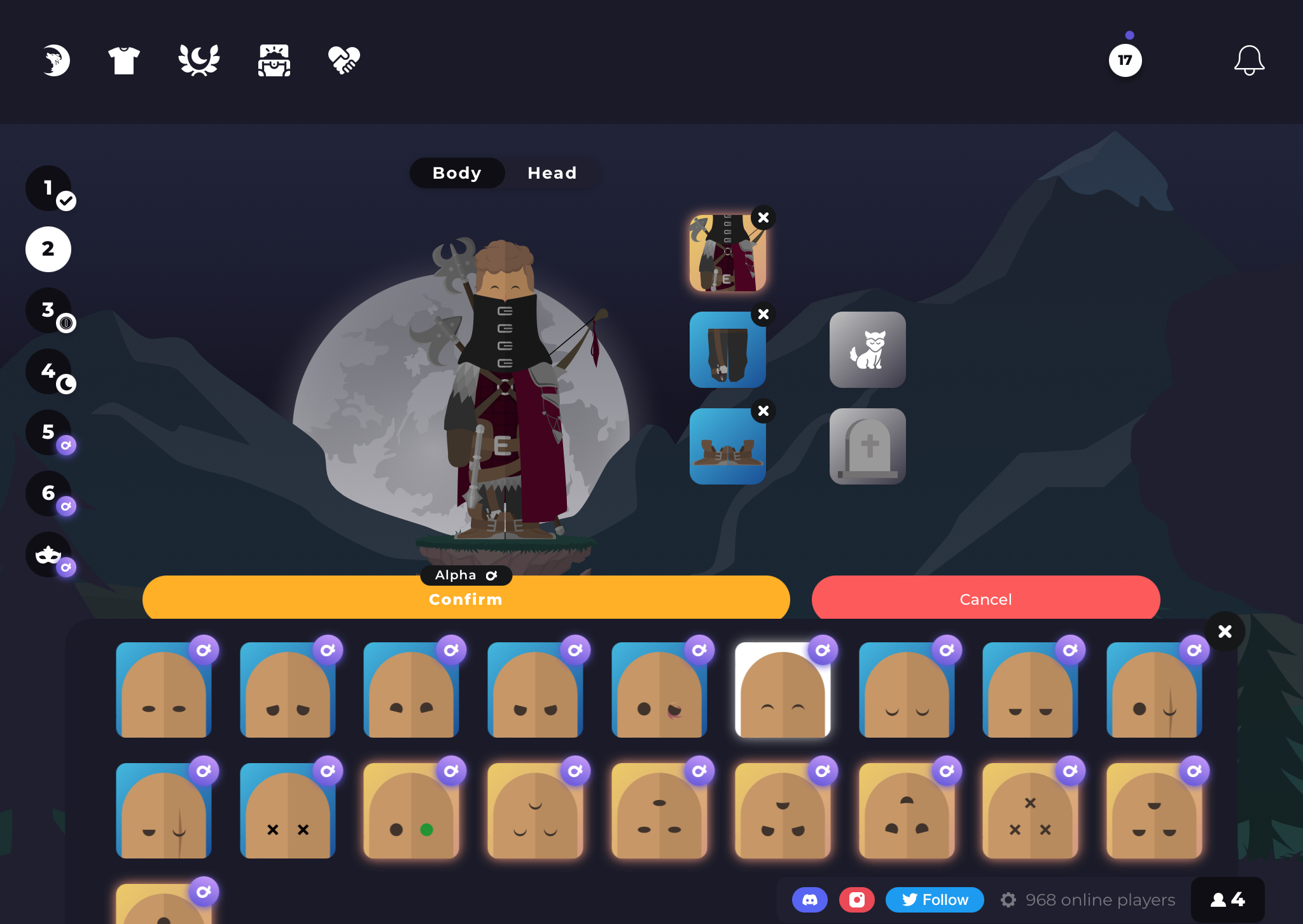
Task: Select the fox companion slot
Action: 867,350
